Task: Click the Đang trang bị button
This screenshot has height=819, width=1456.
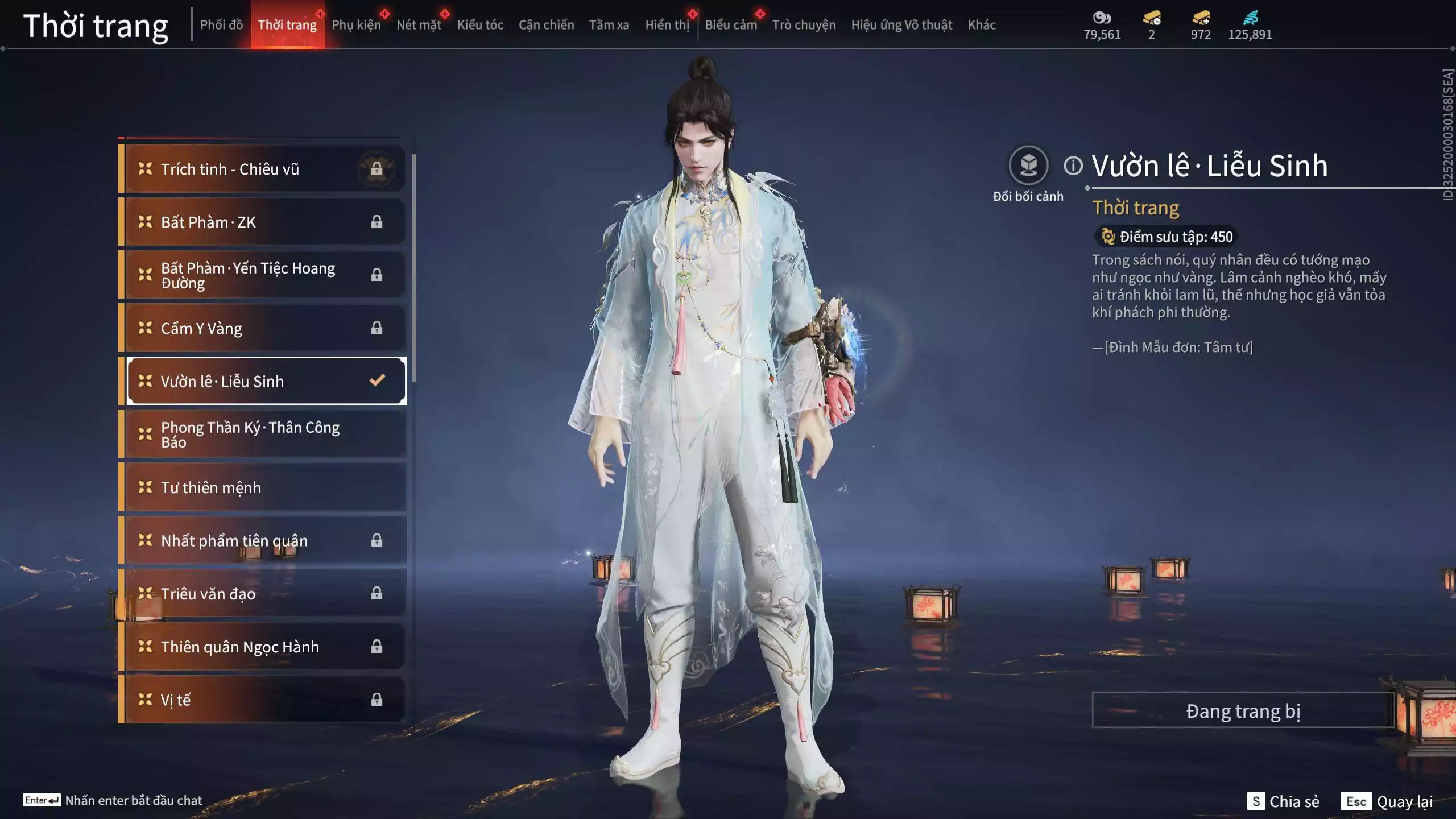Action: point(1243,711)
